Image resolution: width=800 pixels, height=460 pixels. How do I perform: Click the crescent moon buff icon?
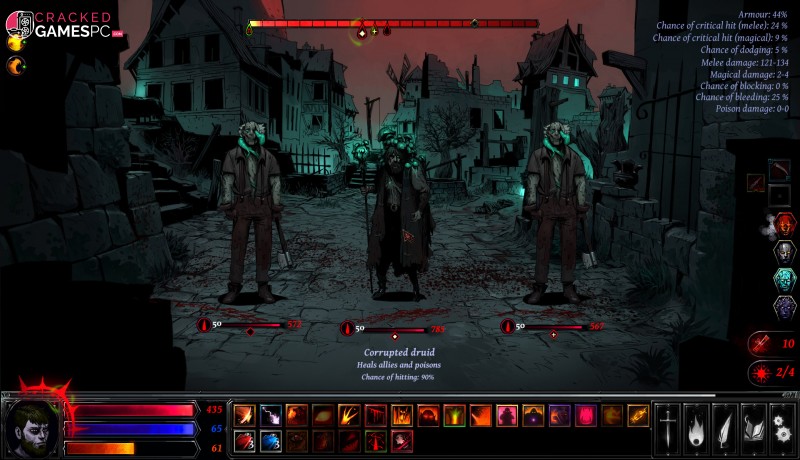click(x=16, y=66)
